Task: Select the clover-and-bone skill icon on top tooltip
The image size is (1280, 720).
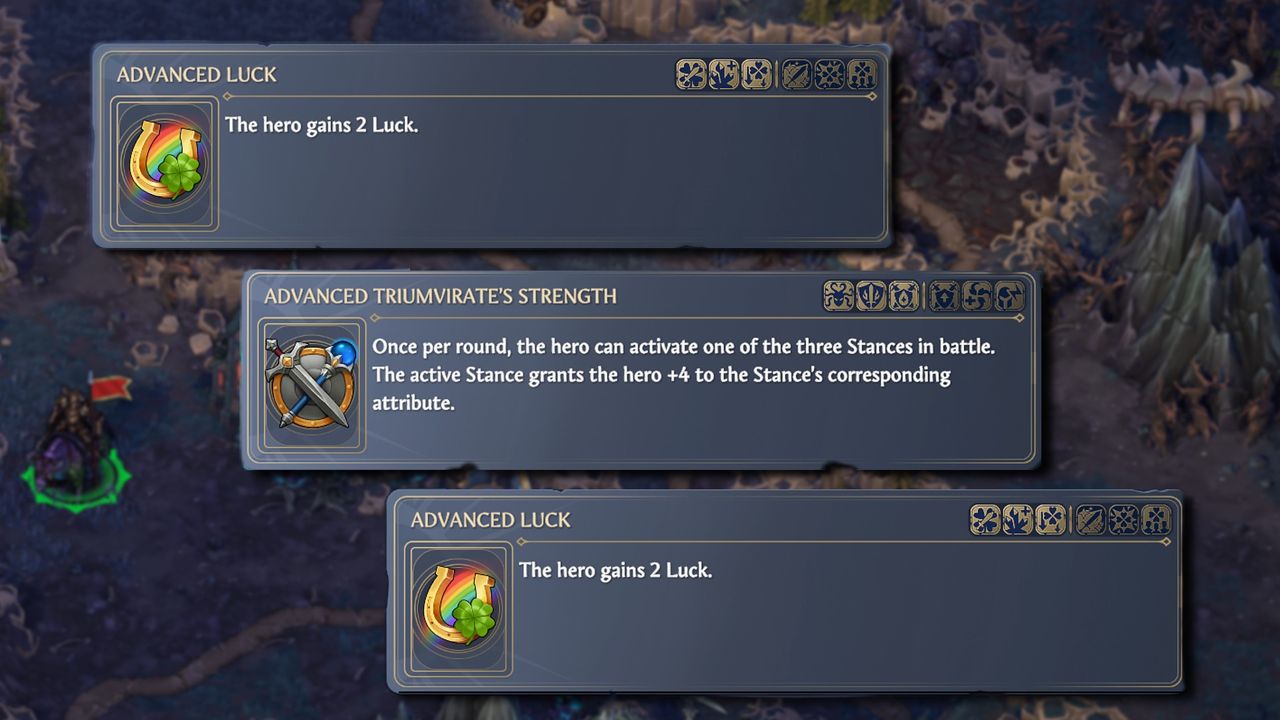Action: coord(690,75)
